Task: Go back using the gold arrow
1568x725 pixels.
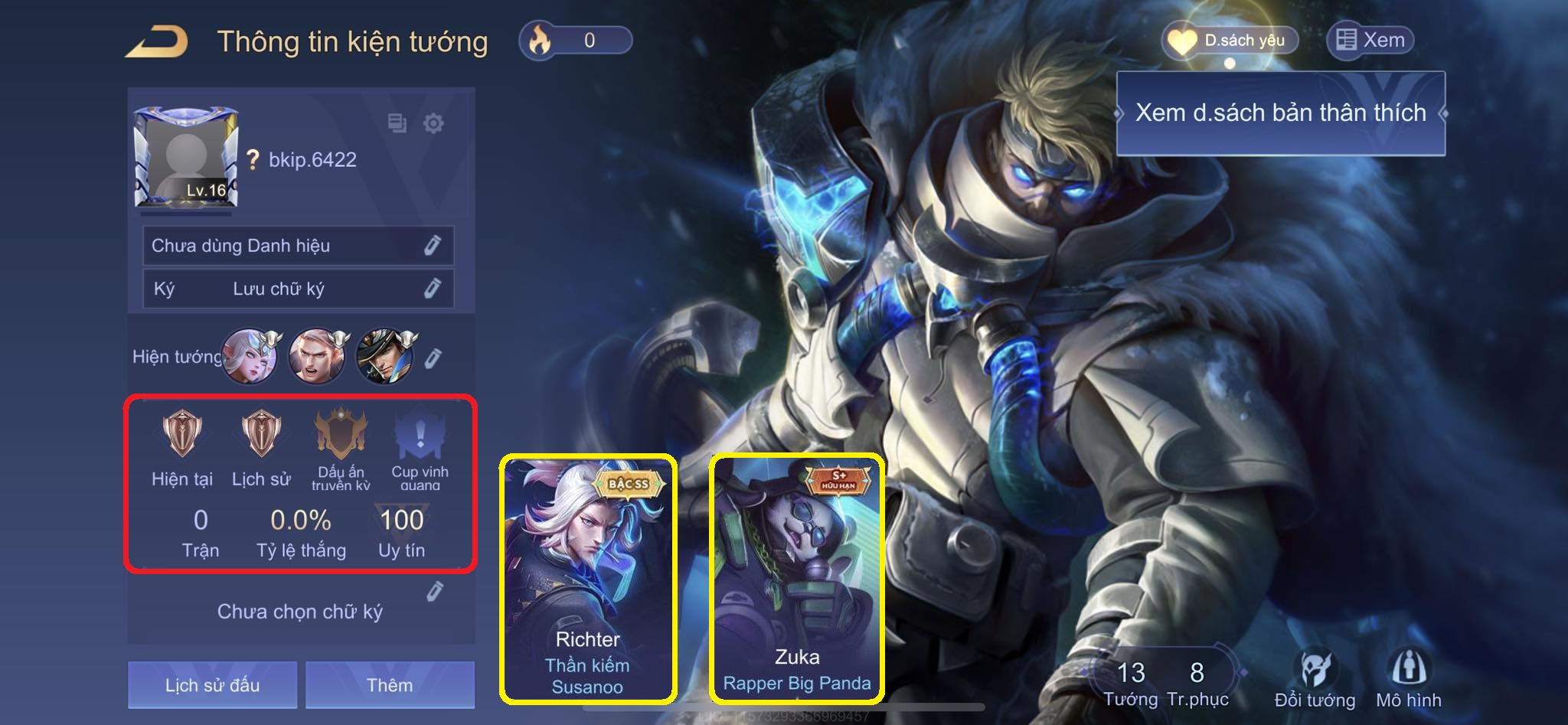Action: pyautogui.click(x=158, y=41)
